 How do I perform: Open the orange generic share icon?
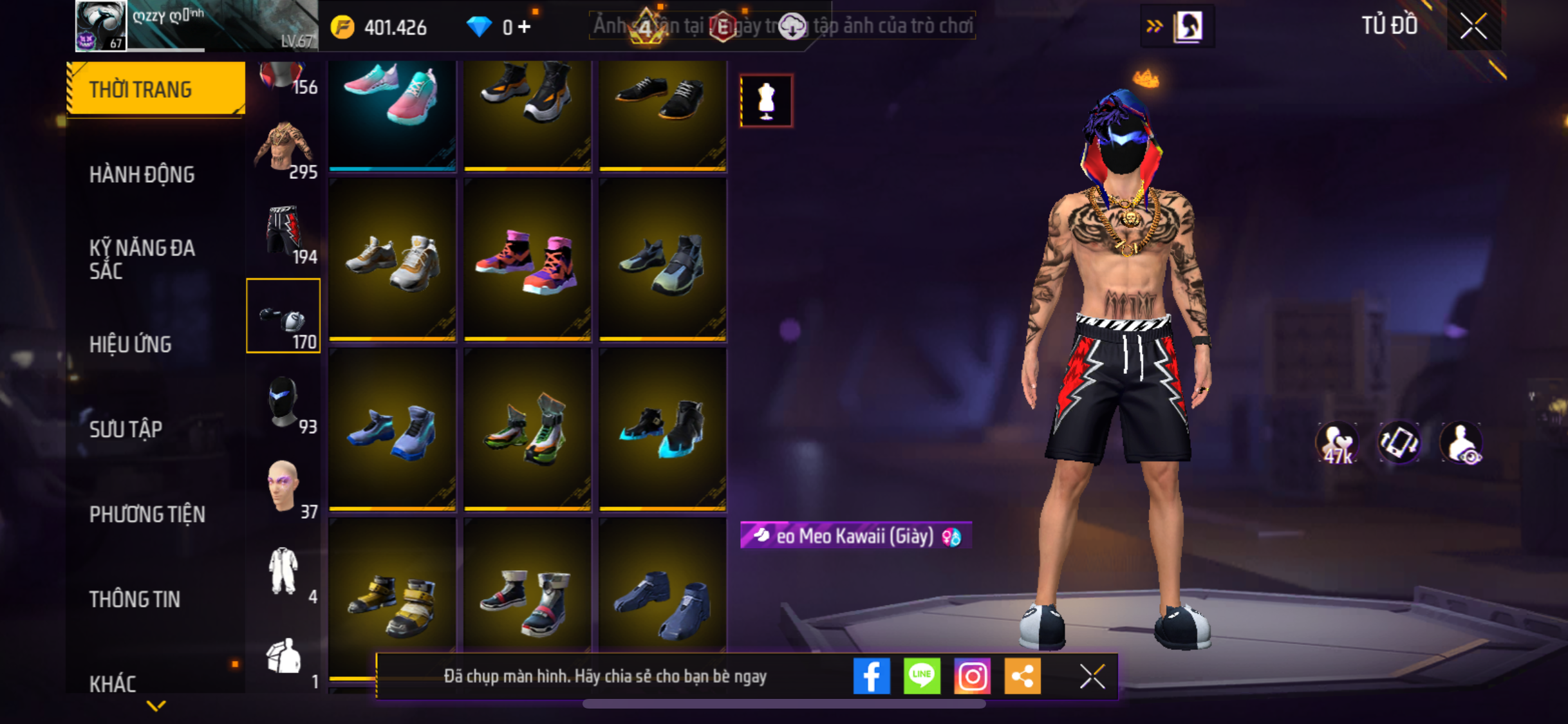tap(1022, 676)
